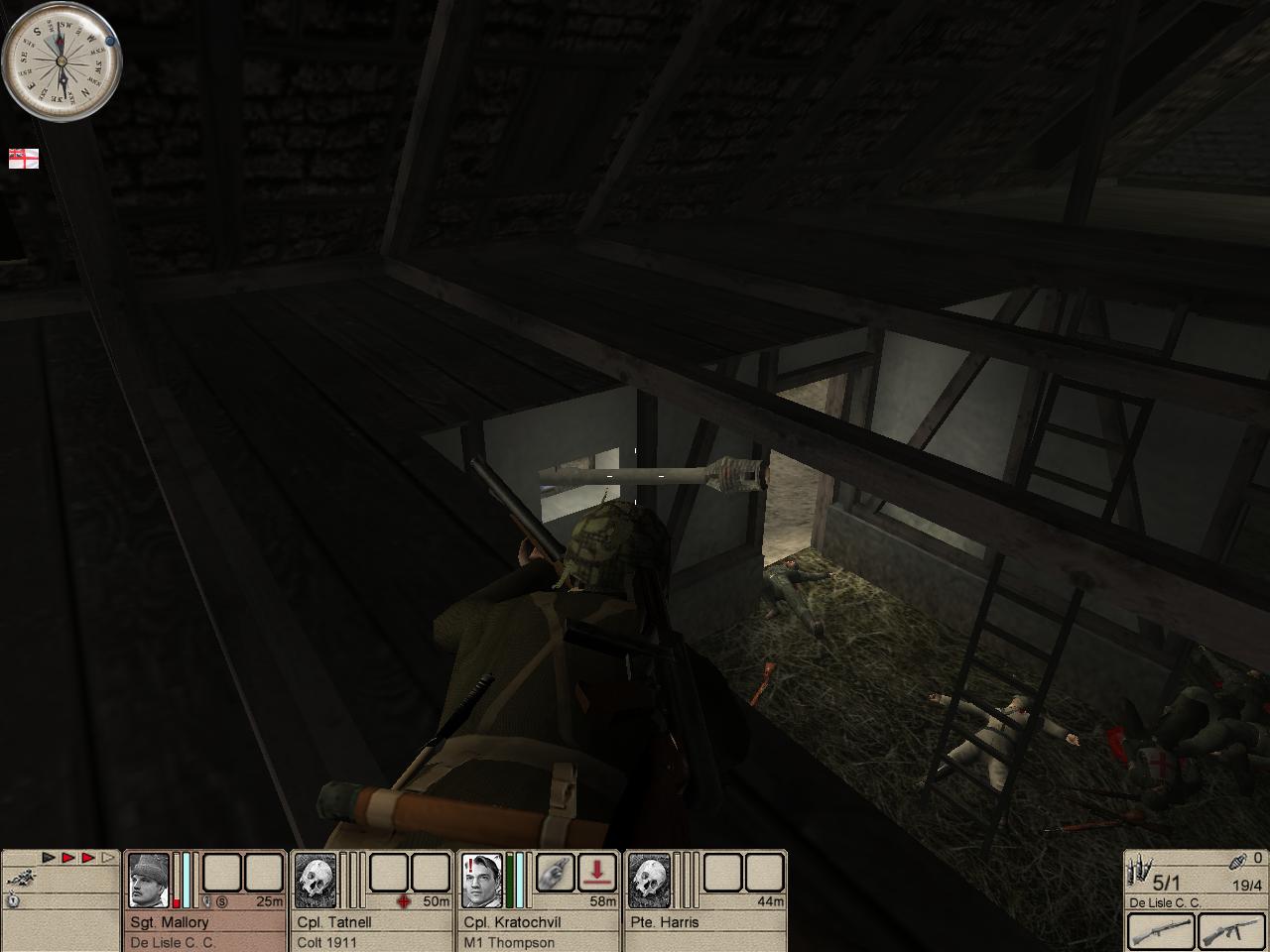The image size is (1270, 952).
Task: Click Kratochvil's red down-arrow order icon
Action: 597,873
